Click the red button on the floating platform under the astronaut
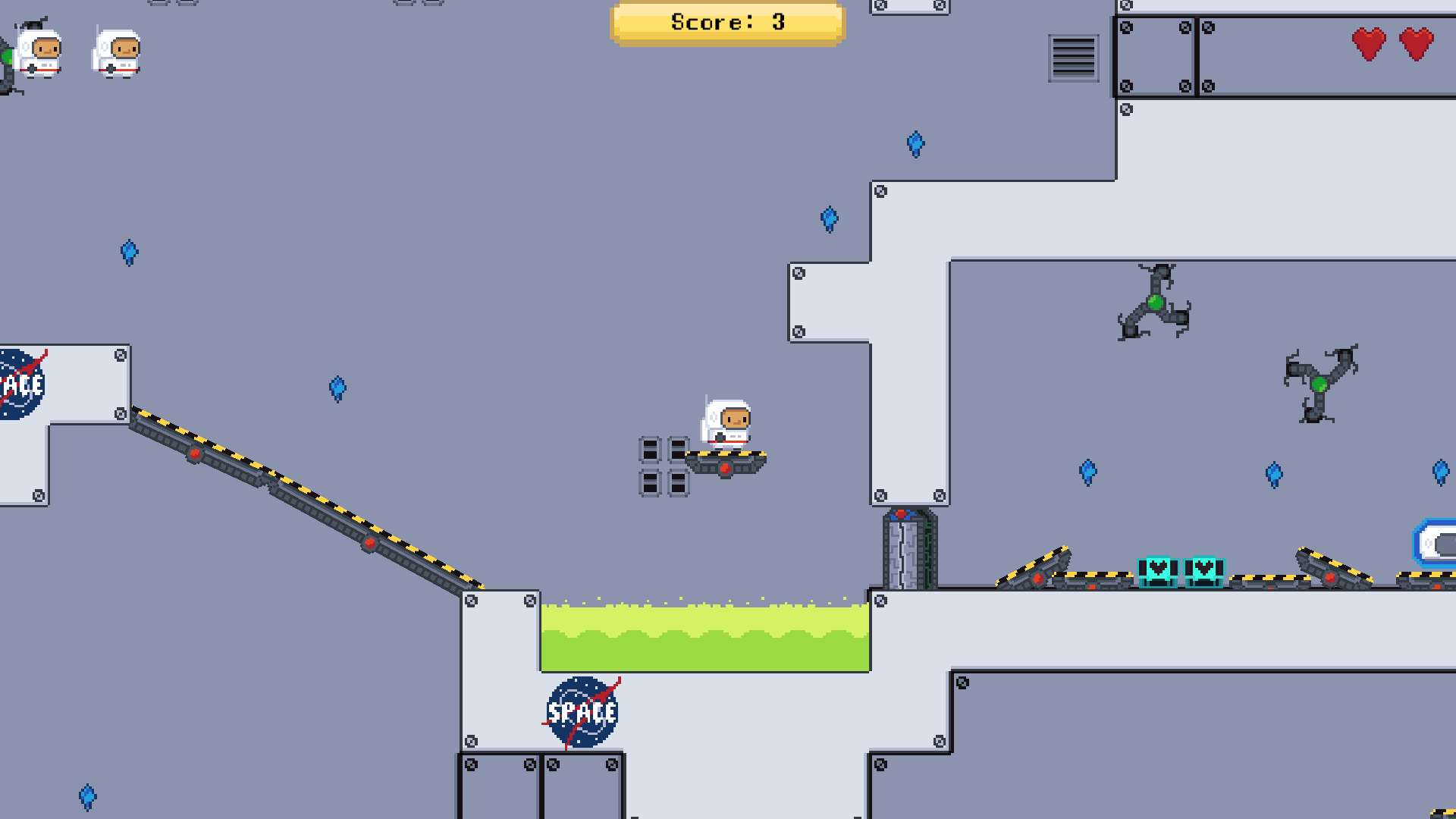This screenshot has height=819, width=1456. (724, 468)
